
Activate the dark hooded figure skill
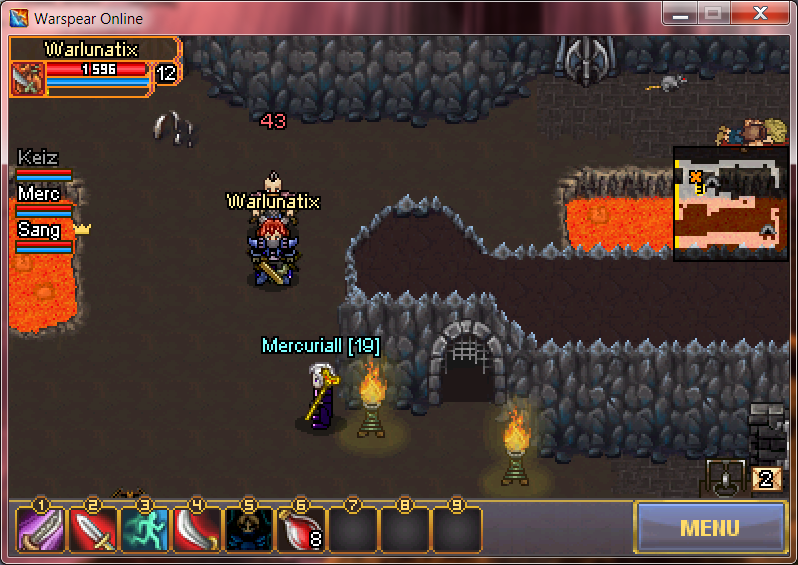pos(249,530)
